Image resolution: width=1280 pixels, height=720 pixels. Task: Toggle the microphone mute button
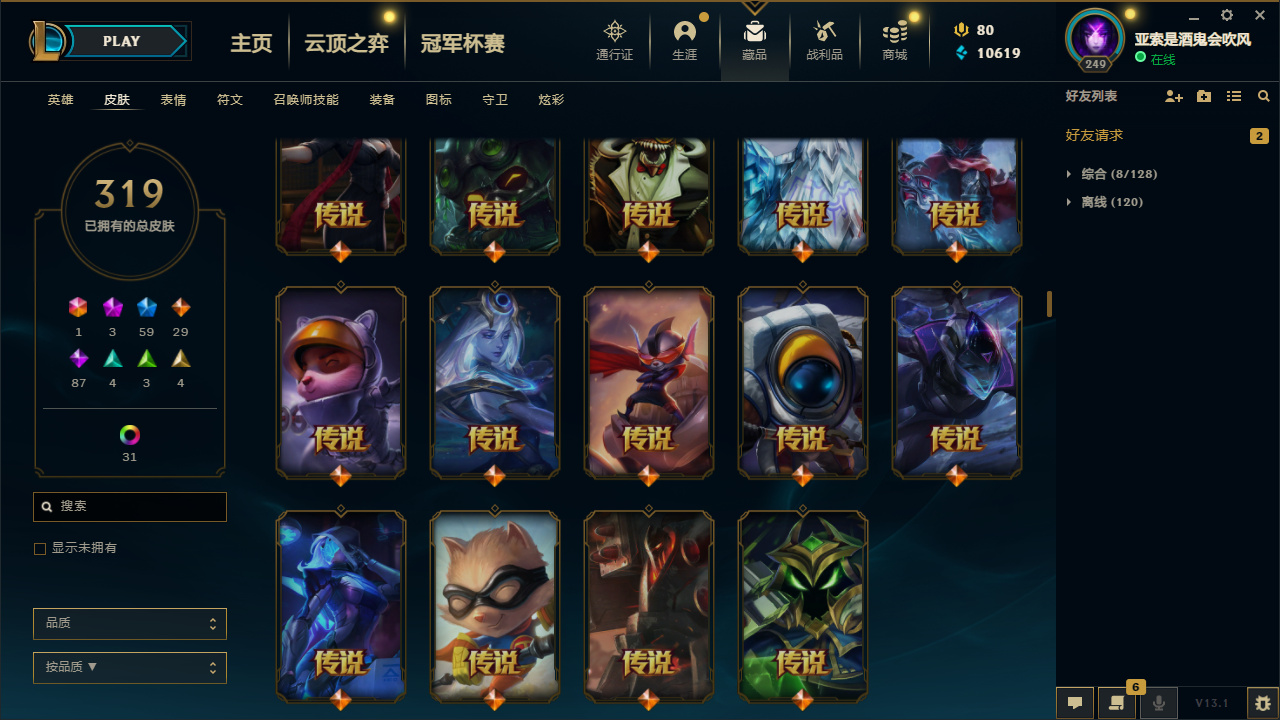coord(1158,703)
